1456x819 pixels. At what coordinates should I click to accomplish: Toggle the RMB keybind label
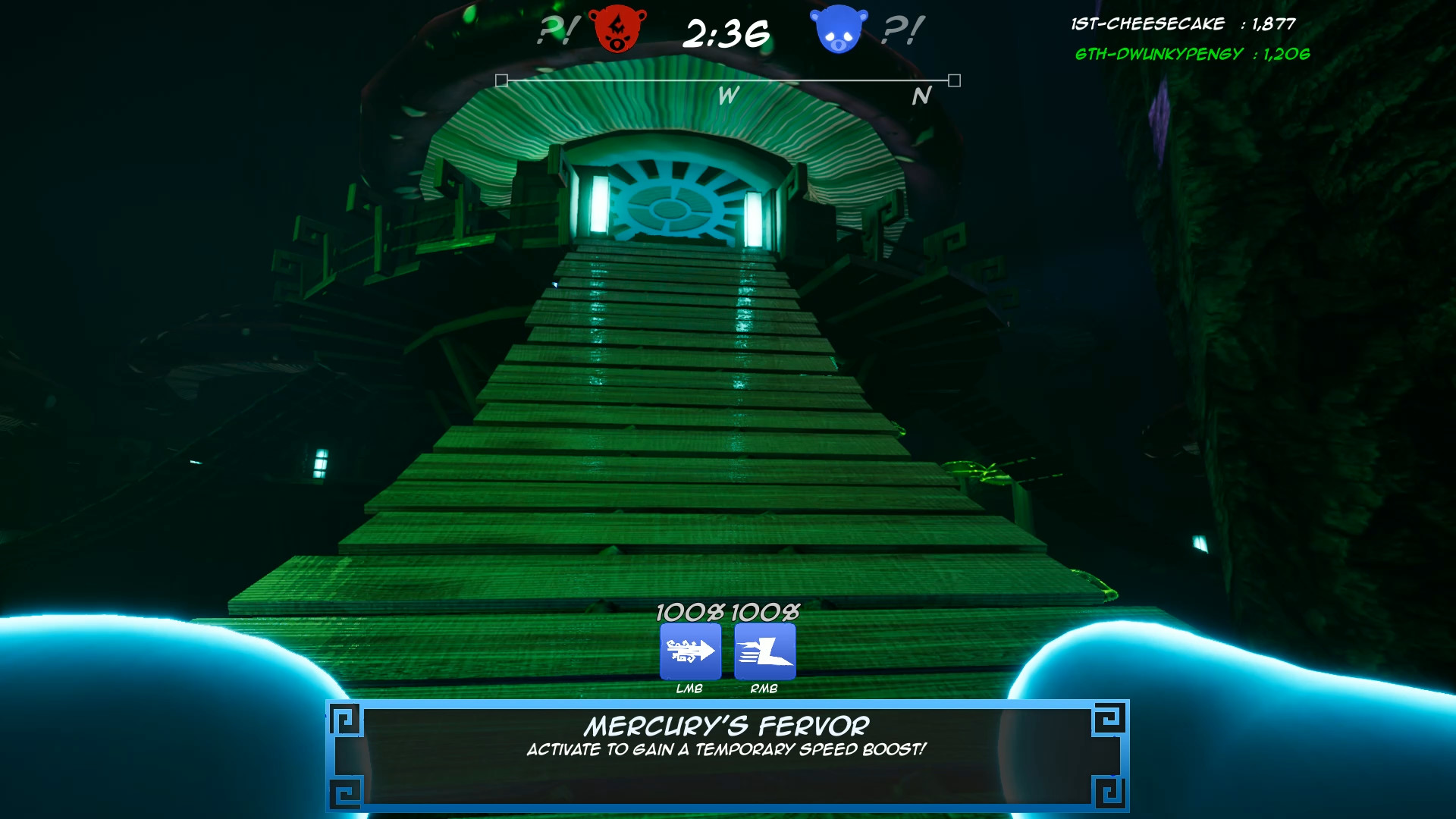click(x=763, y=690)
